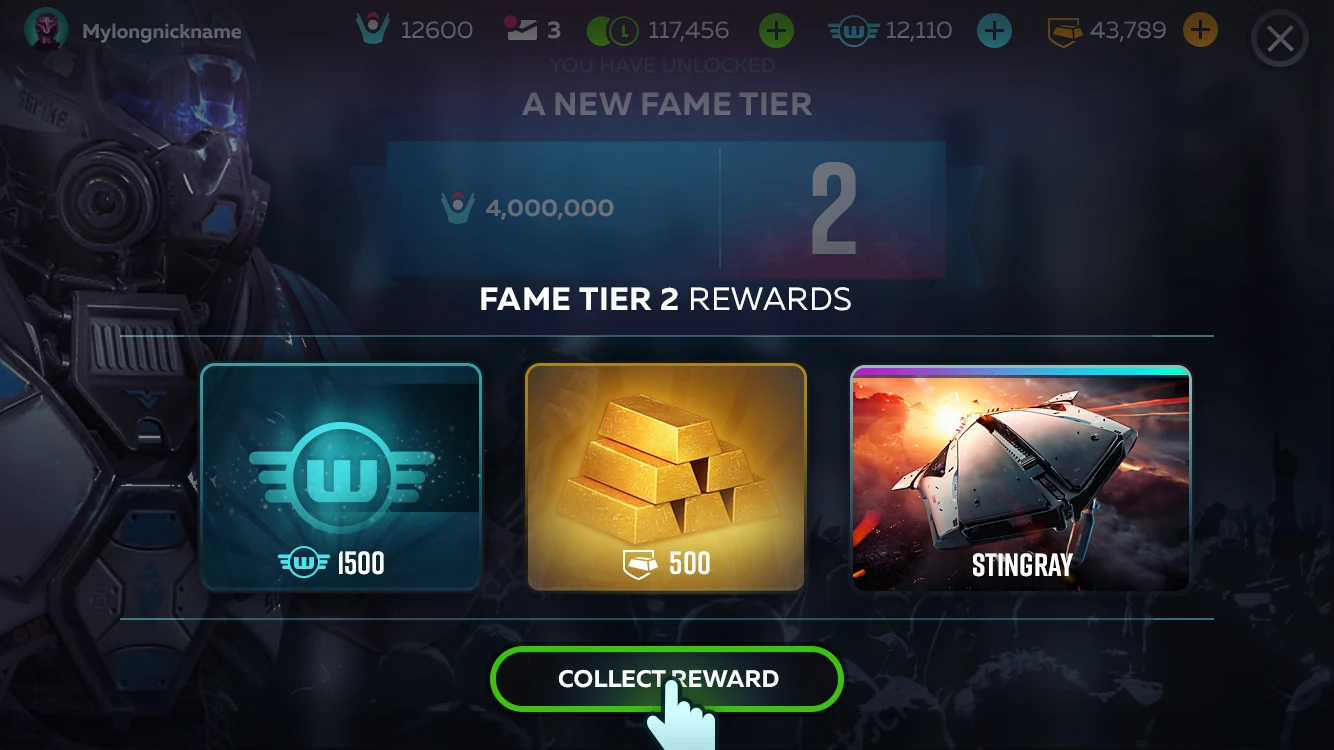Select the 500 gold bars reward card
1334x750 pixels.
tap(666, 477)
